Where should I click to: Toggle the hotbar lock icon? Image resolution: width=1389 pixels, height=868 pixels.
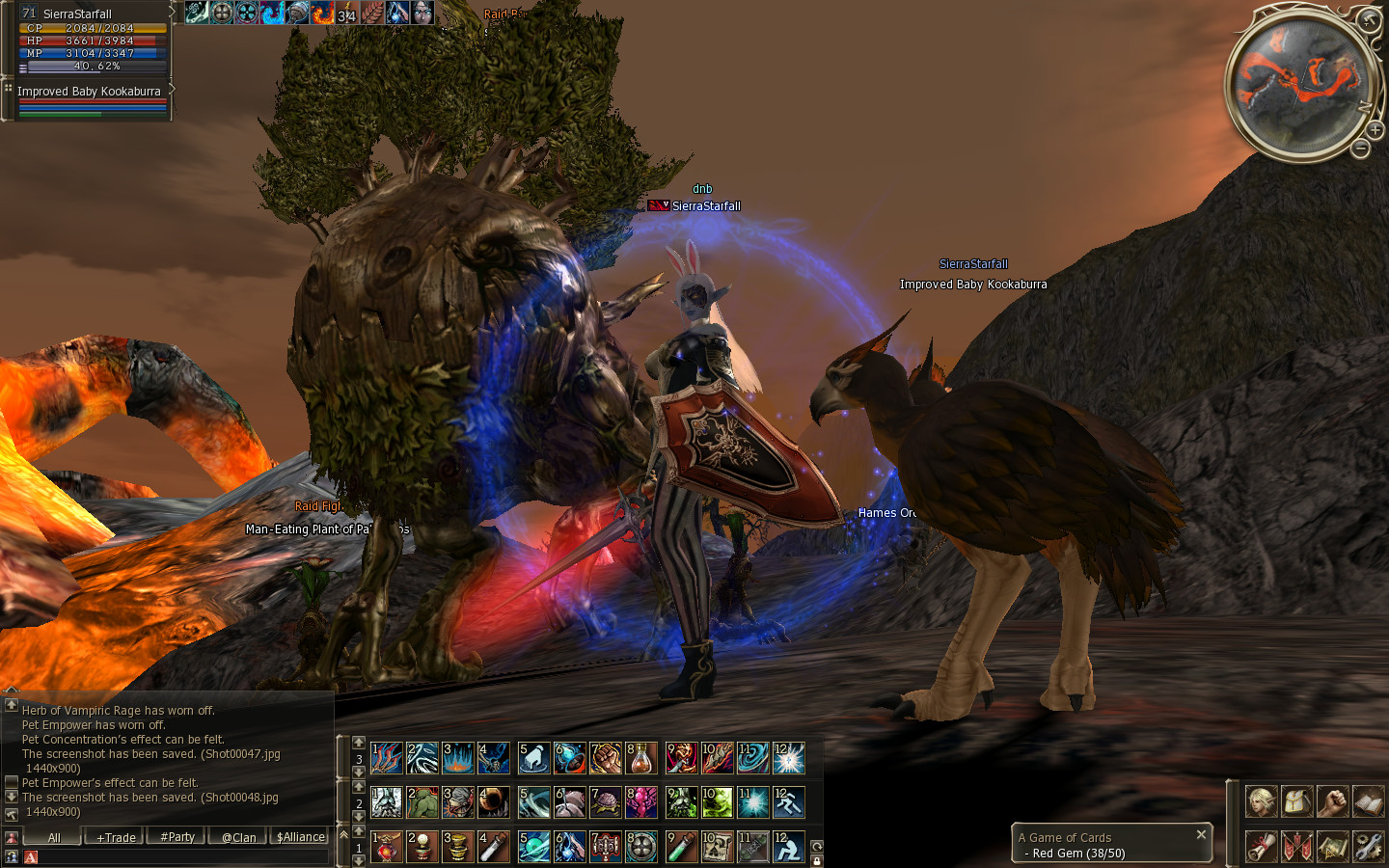click(816, 860)
